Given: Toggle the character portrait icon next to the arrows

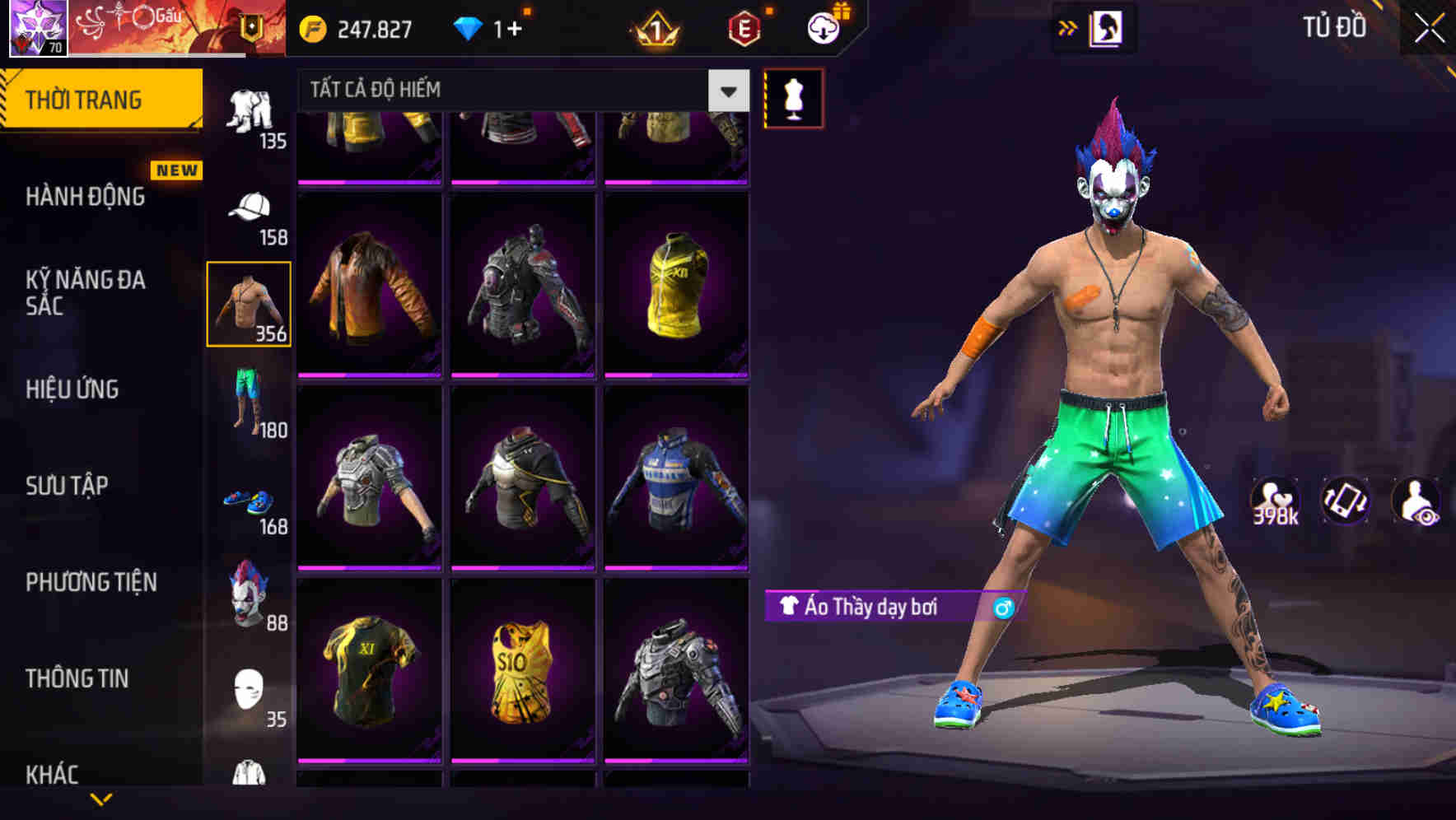Looking at the screenshot, I should pos(1108,27).
